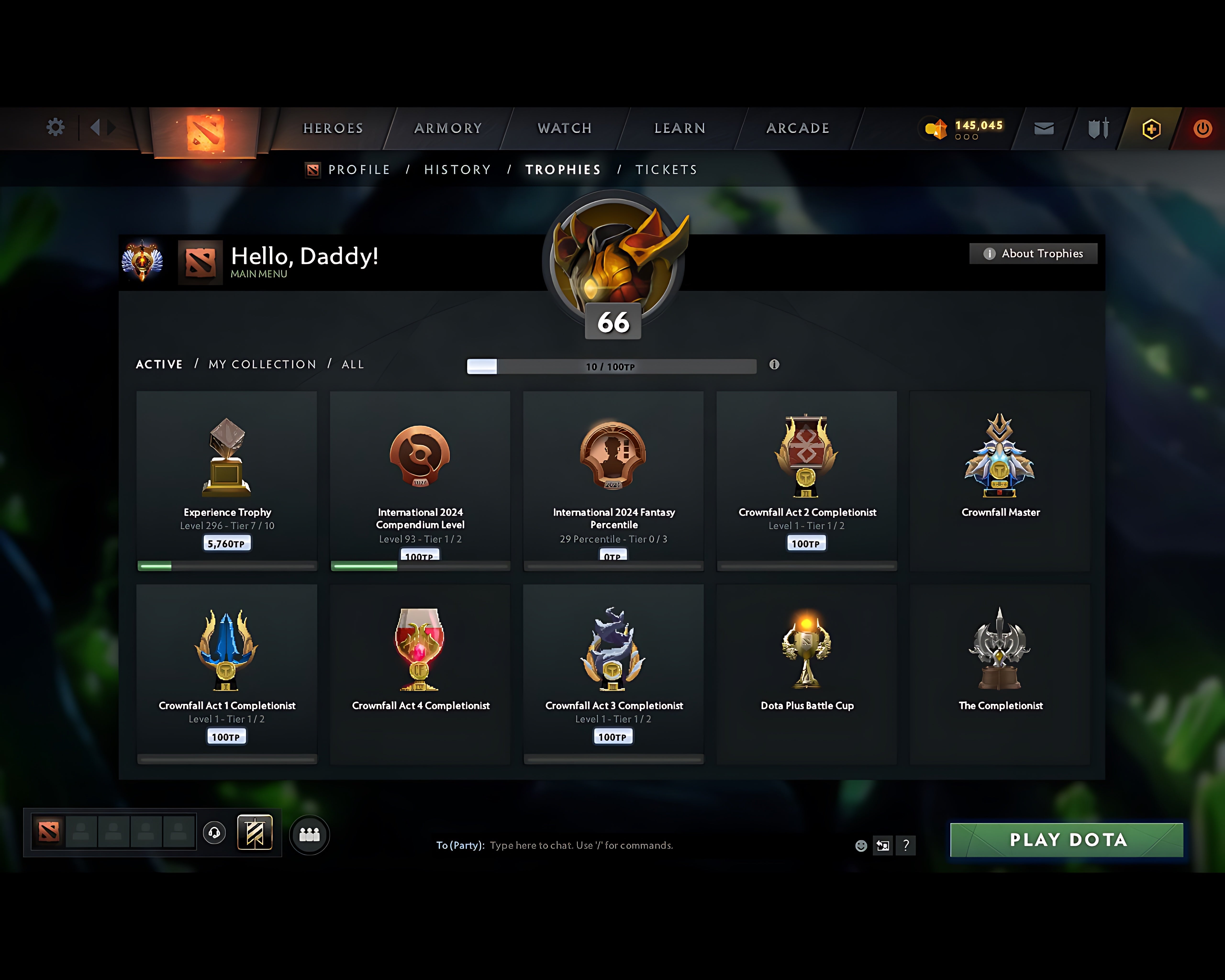Click the red power quit button

point(1202,128)
